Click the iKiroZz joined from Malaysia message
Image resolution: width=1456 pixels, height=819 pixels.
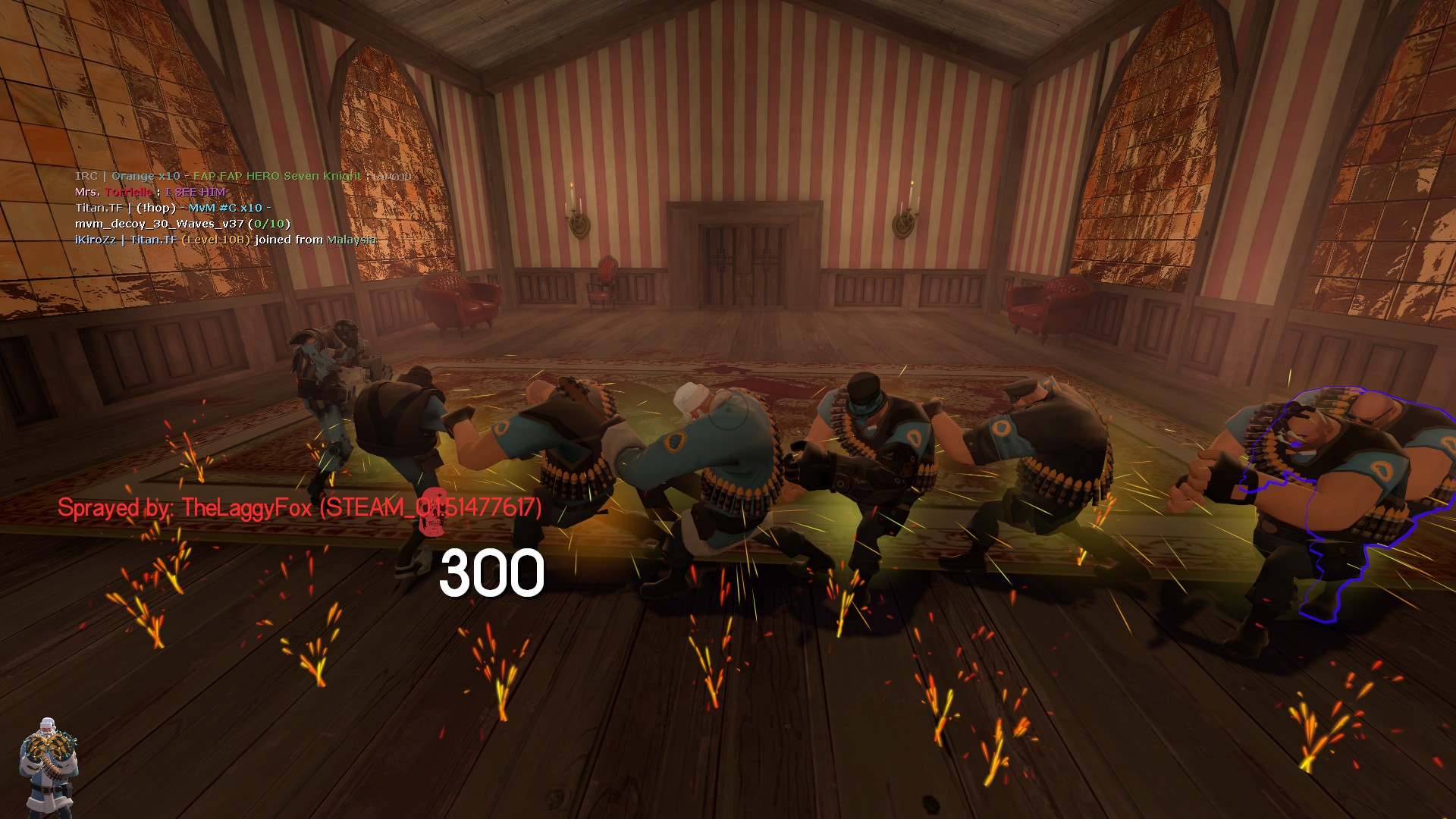click(225, 240)
